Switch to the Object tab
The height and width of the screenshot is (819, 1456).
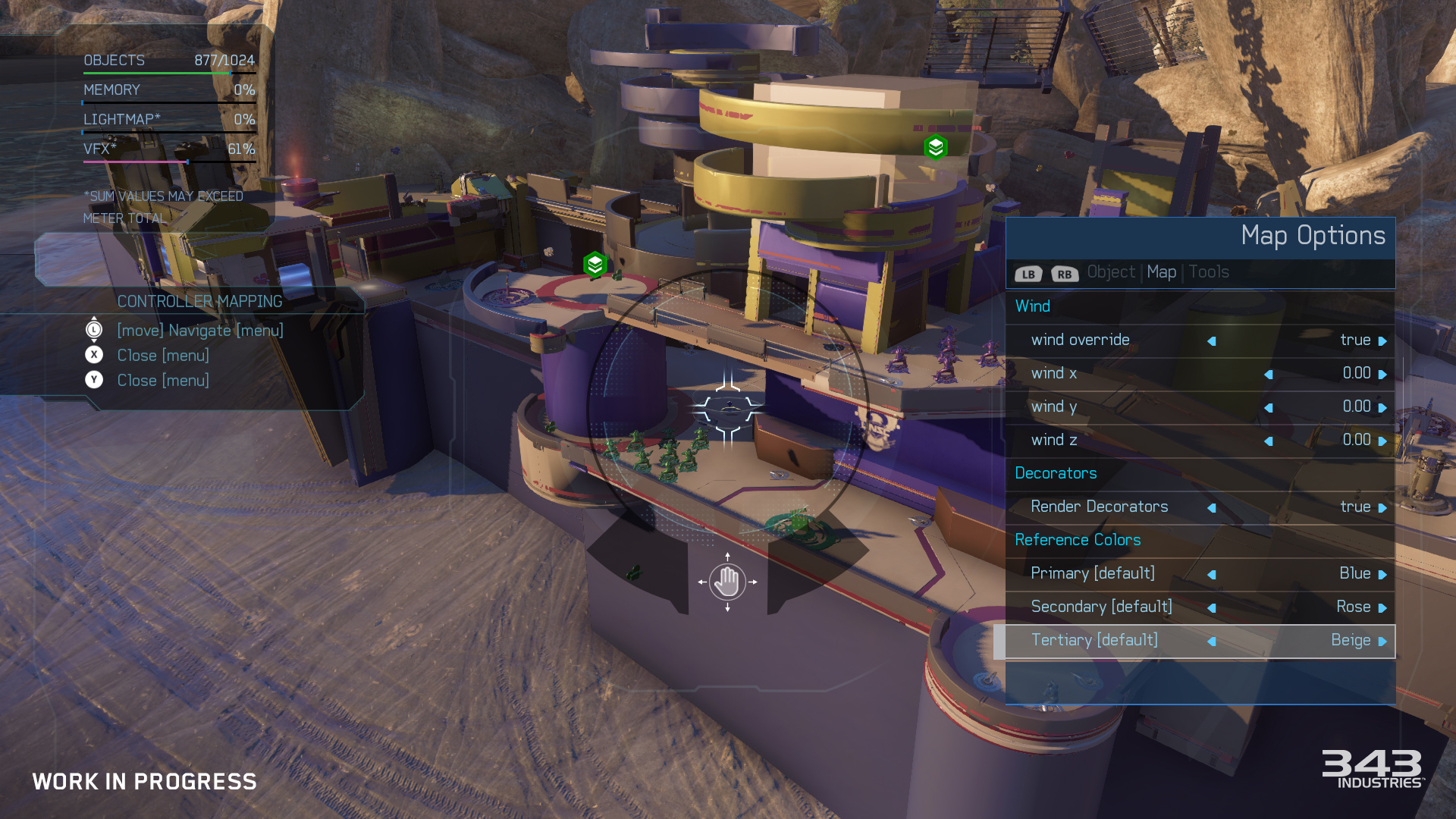point(1111,272)
